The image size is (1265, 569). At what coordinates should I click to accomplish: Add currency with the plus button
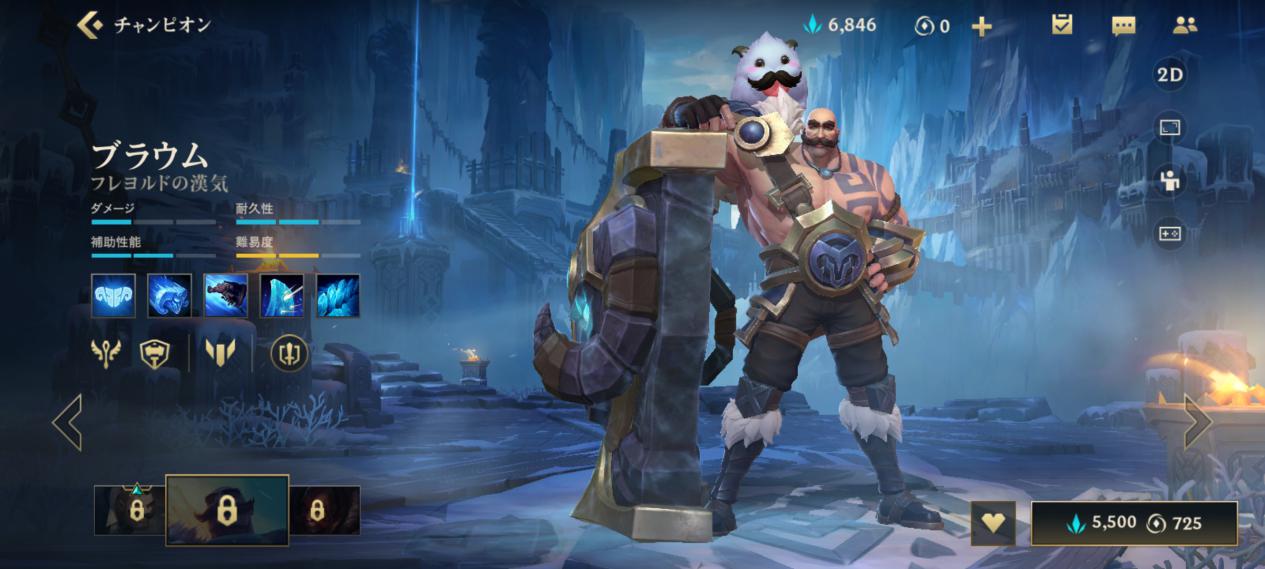pos(982,26)
